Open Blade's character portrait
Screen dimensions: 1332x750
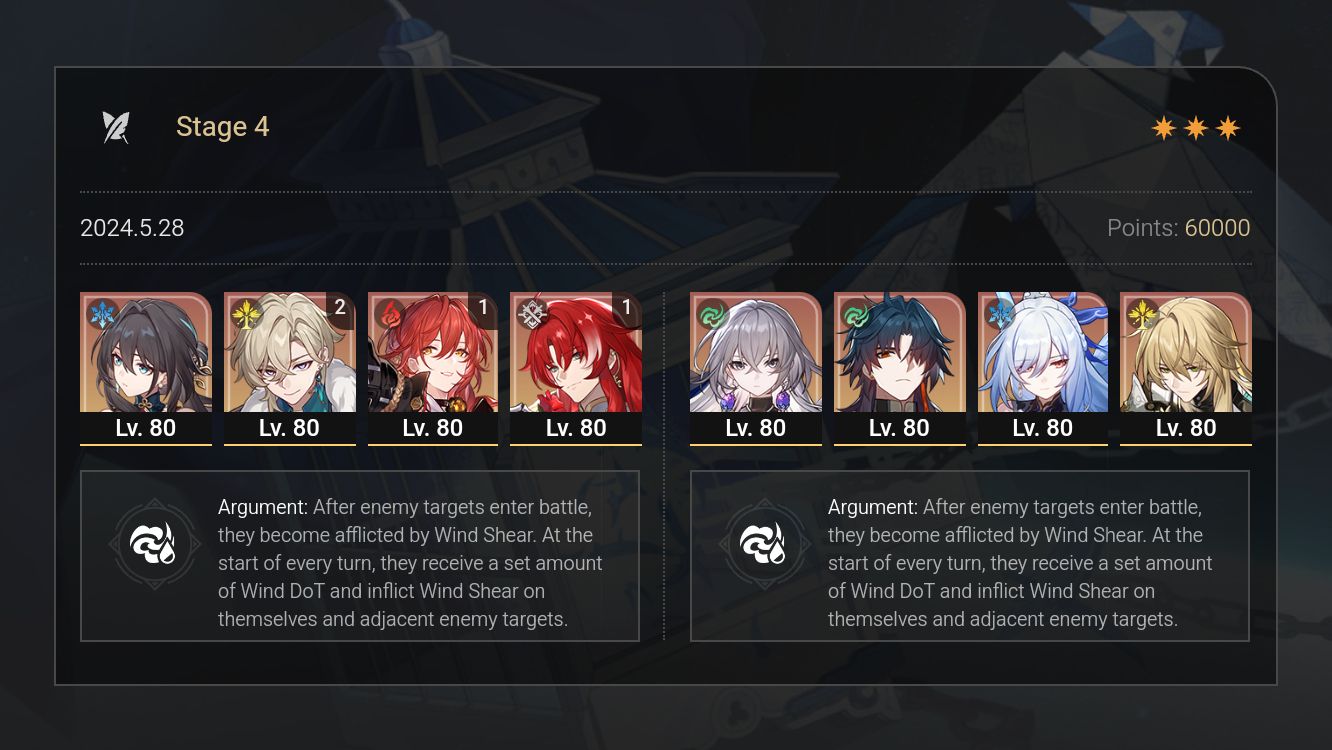coord(899,355)
